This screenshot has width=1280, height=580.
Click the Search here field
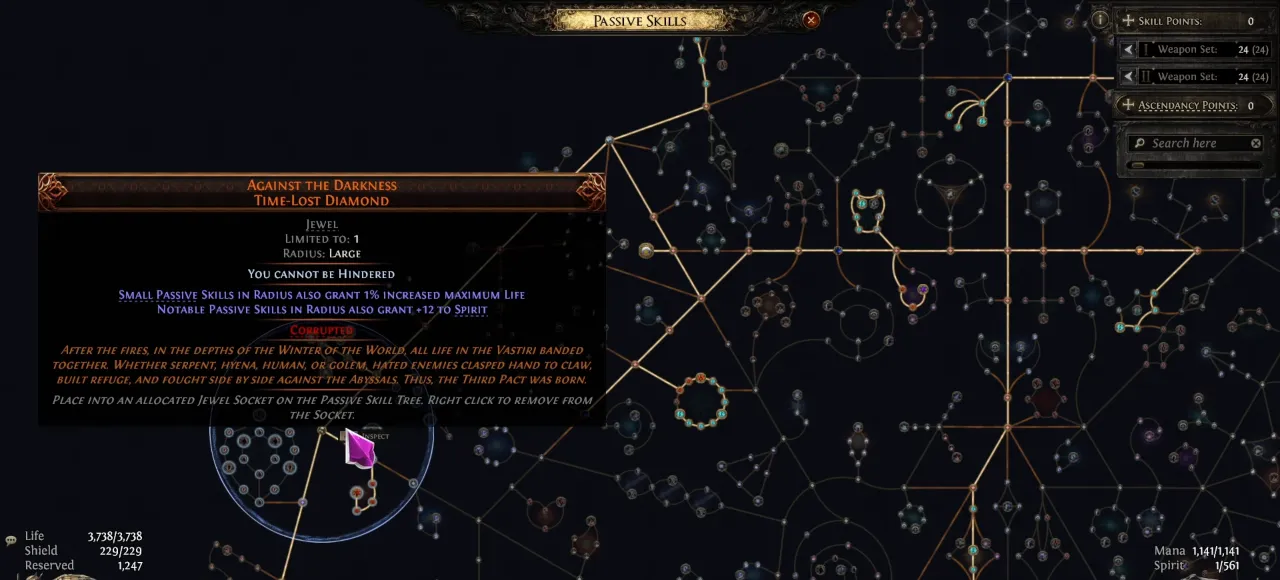click(x=1190, y=143)
